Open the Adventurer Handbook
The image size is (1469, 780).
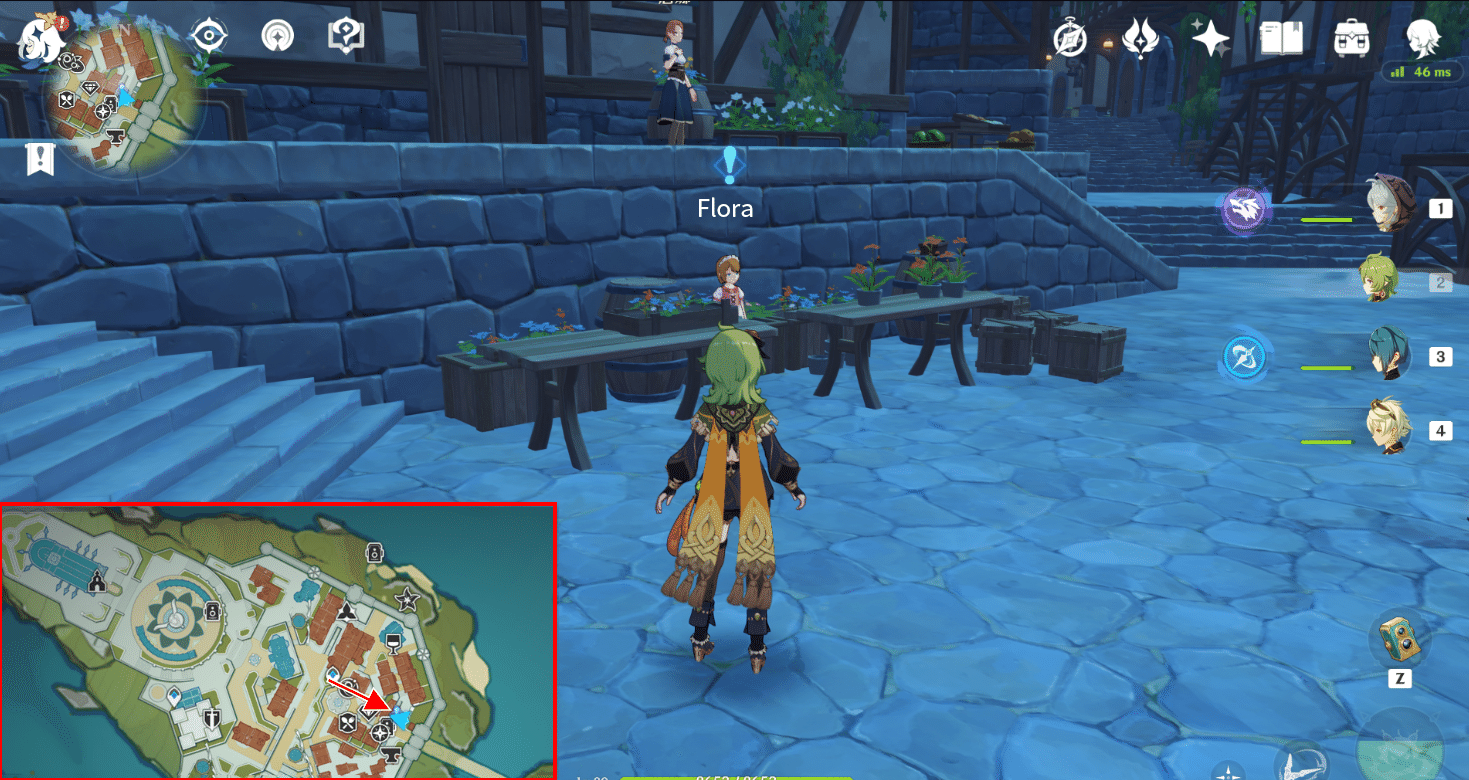[1281, 38]
